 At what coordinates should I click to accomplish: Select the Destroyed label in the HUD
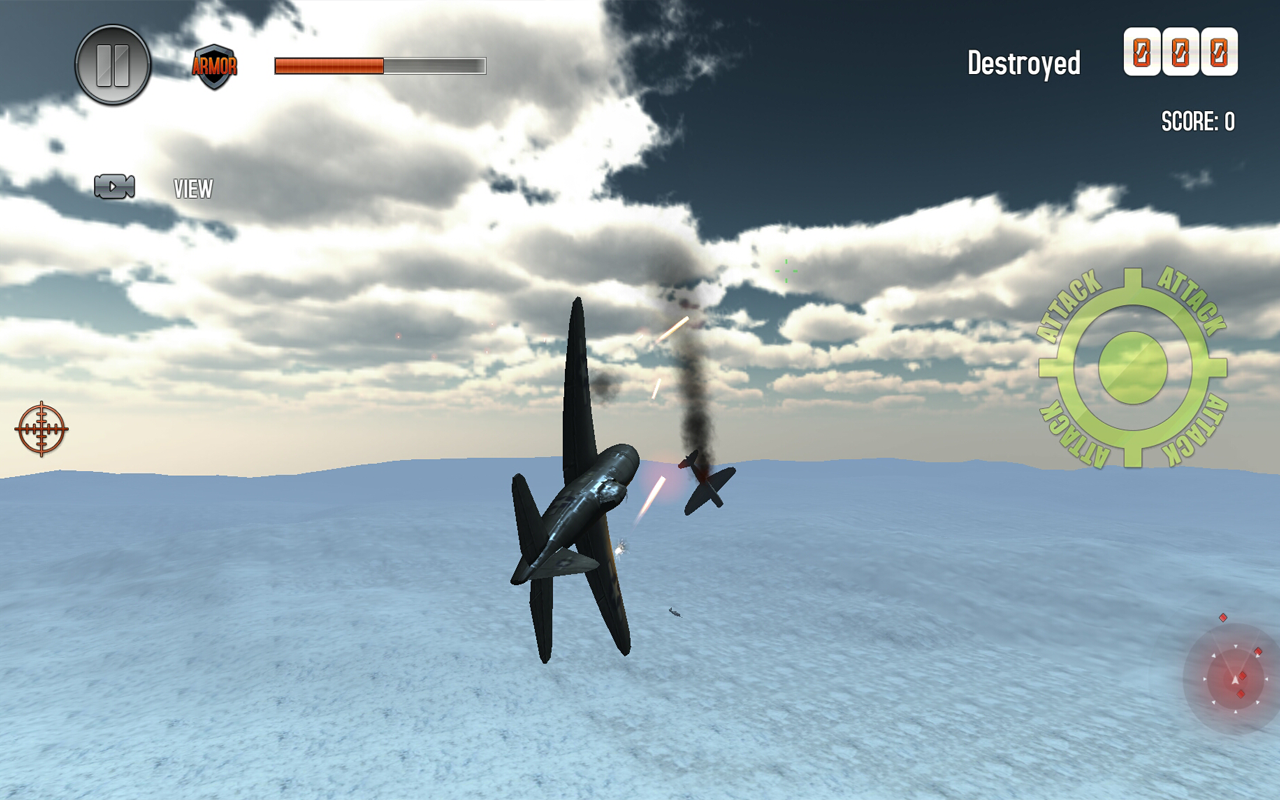(1023, 62)
